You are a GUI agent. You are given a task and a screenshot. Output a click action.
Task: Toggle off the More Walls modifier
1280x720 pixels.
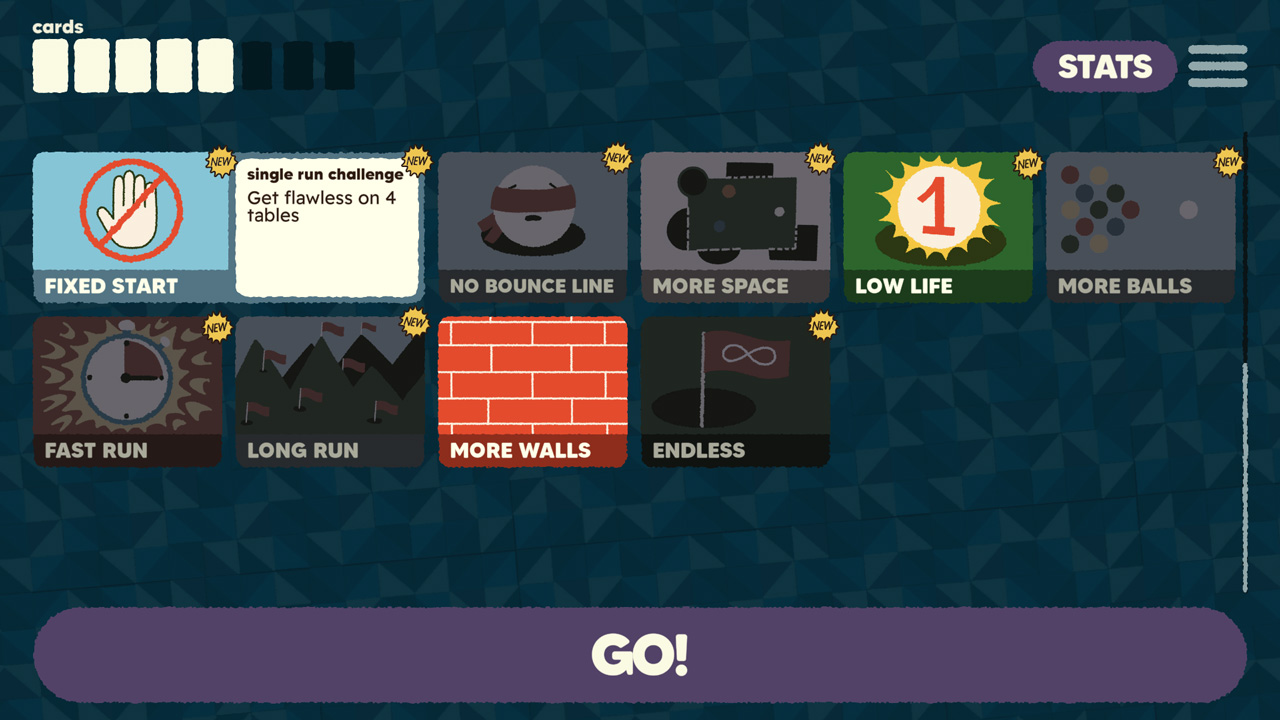click(x=532, y=390)
